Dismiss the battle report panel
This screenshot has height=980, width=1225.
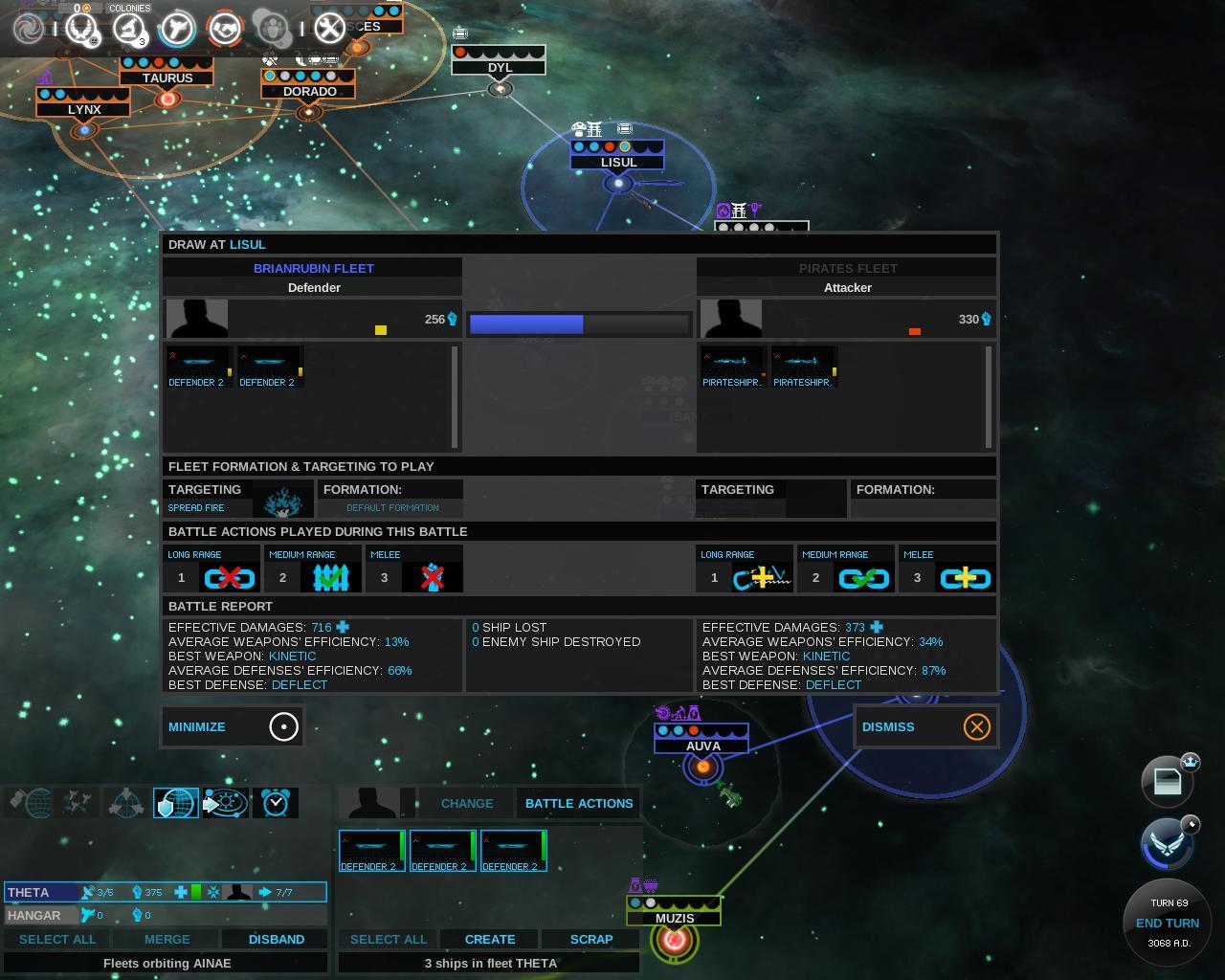click(924, 726)
